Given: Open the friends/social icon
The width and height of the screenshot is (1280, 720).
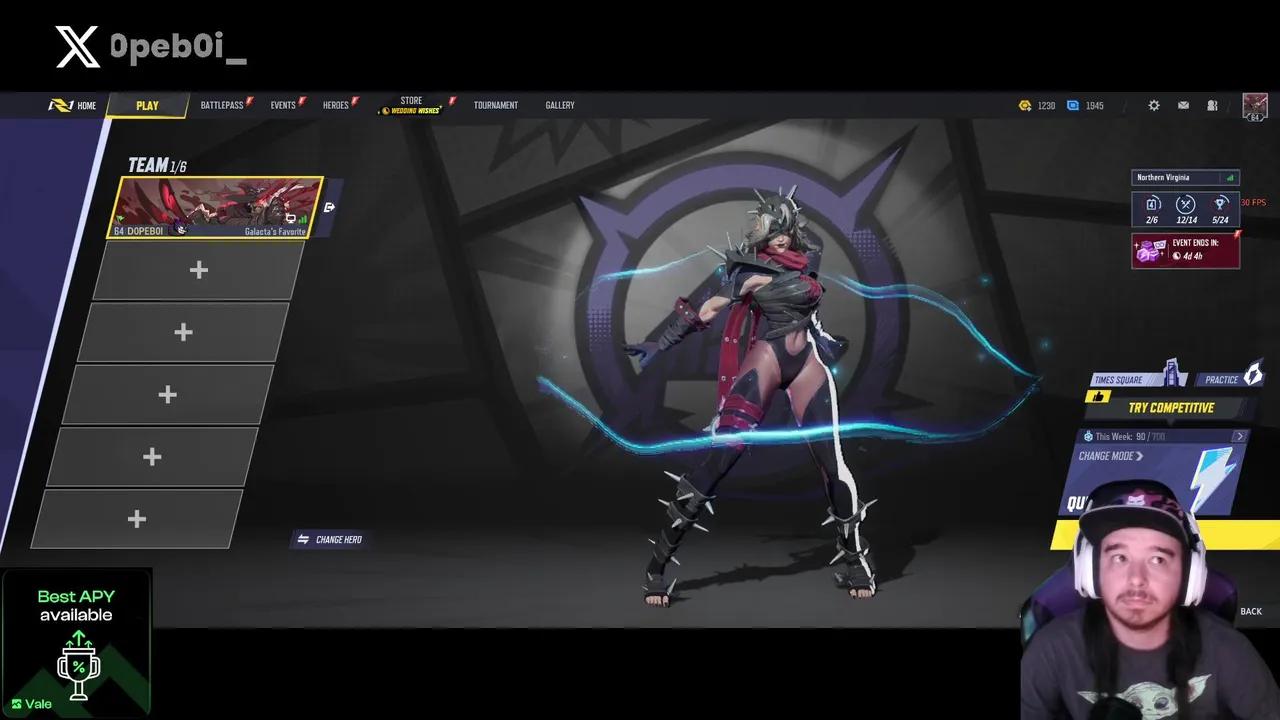Looking at the screenshot, I should point(1211,105).
